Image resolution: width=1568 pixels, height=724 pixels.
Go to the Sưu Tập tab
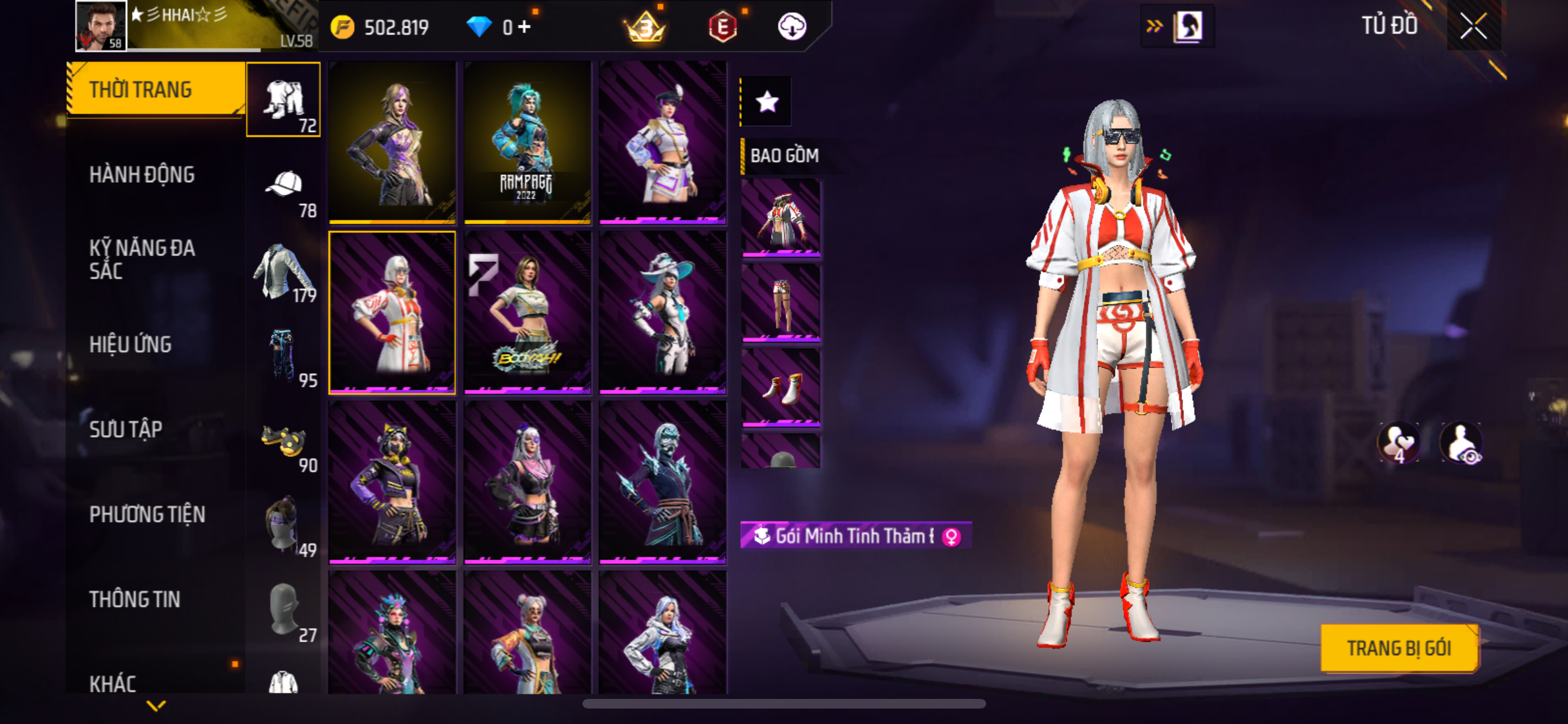tap(126, 429)
